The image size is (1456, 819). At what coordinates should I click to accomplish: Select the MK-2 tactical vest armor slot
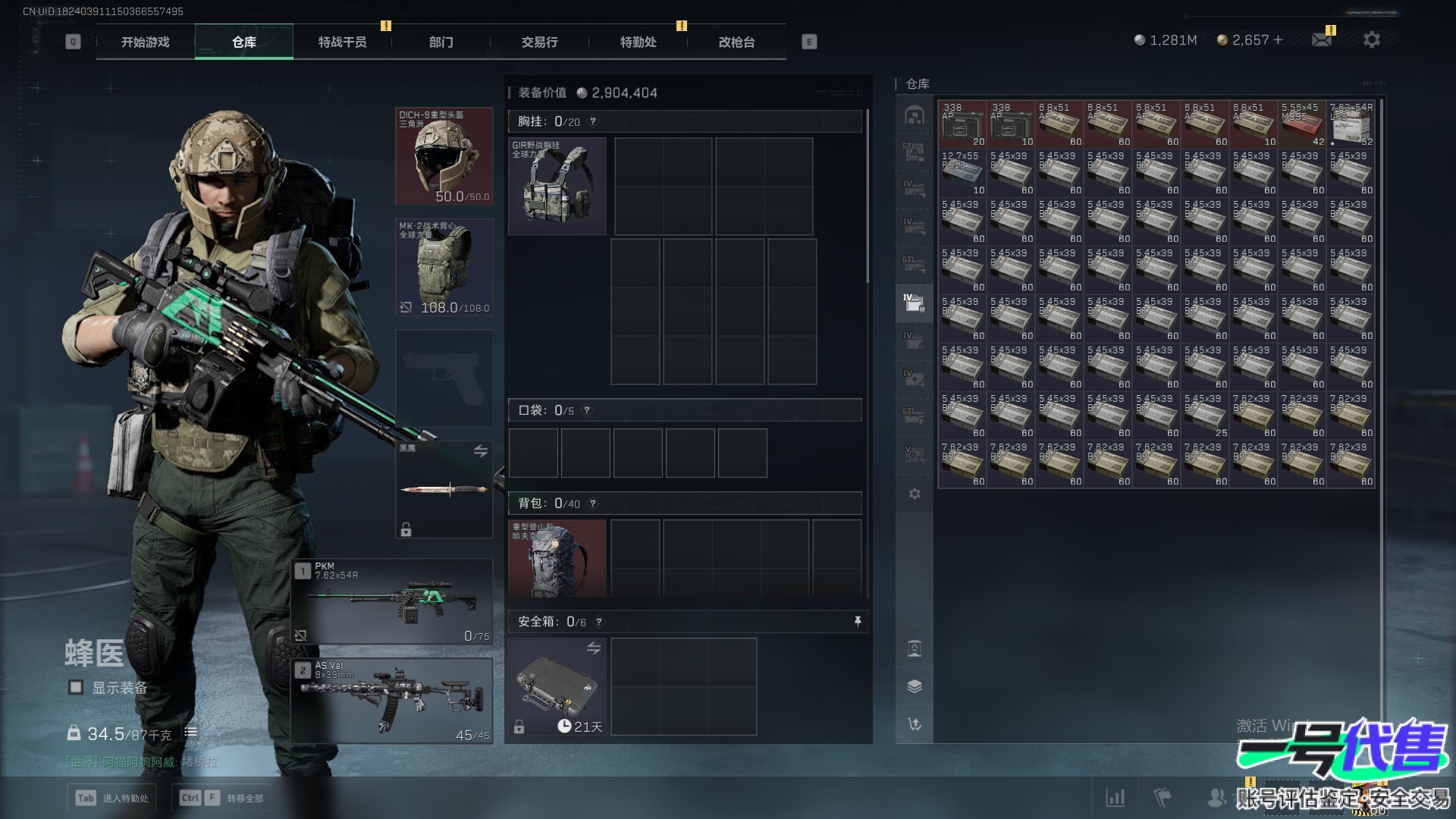[x=444, y=268]
